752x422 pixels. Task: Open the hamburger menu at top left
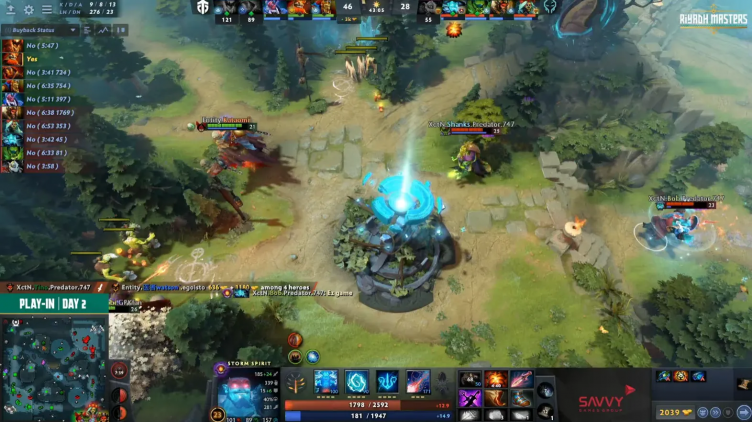[48, 10]
